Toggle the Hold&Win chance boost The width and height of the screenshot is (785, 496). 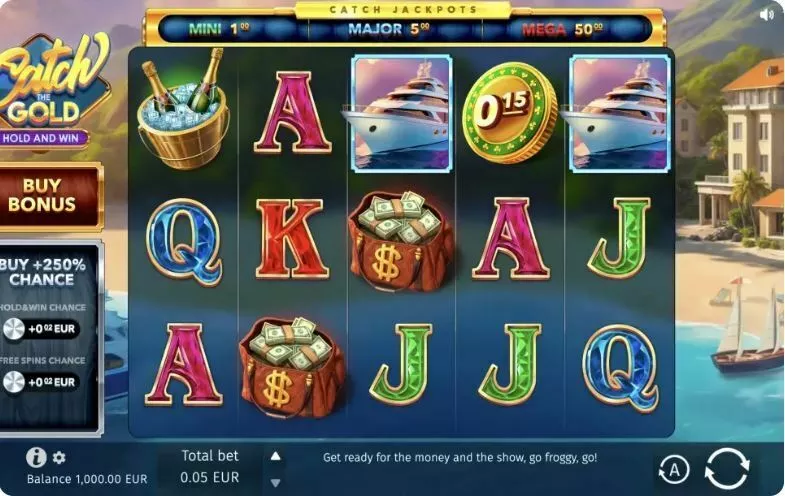[16, 329]
